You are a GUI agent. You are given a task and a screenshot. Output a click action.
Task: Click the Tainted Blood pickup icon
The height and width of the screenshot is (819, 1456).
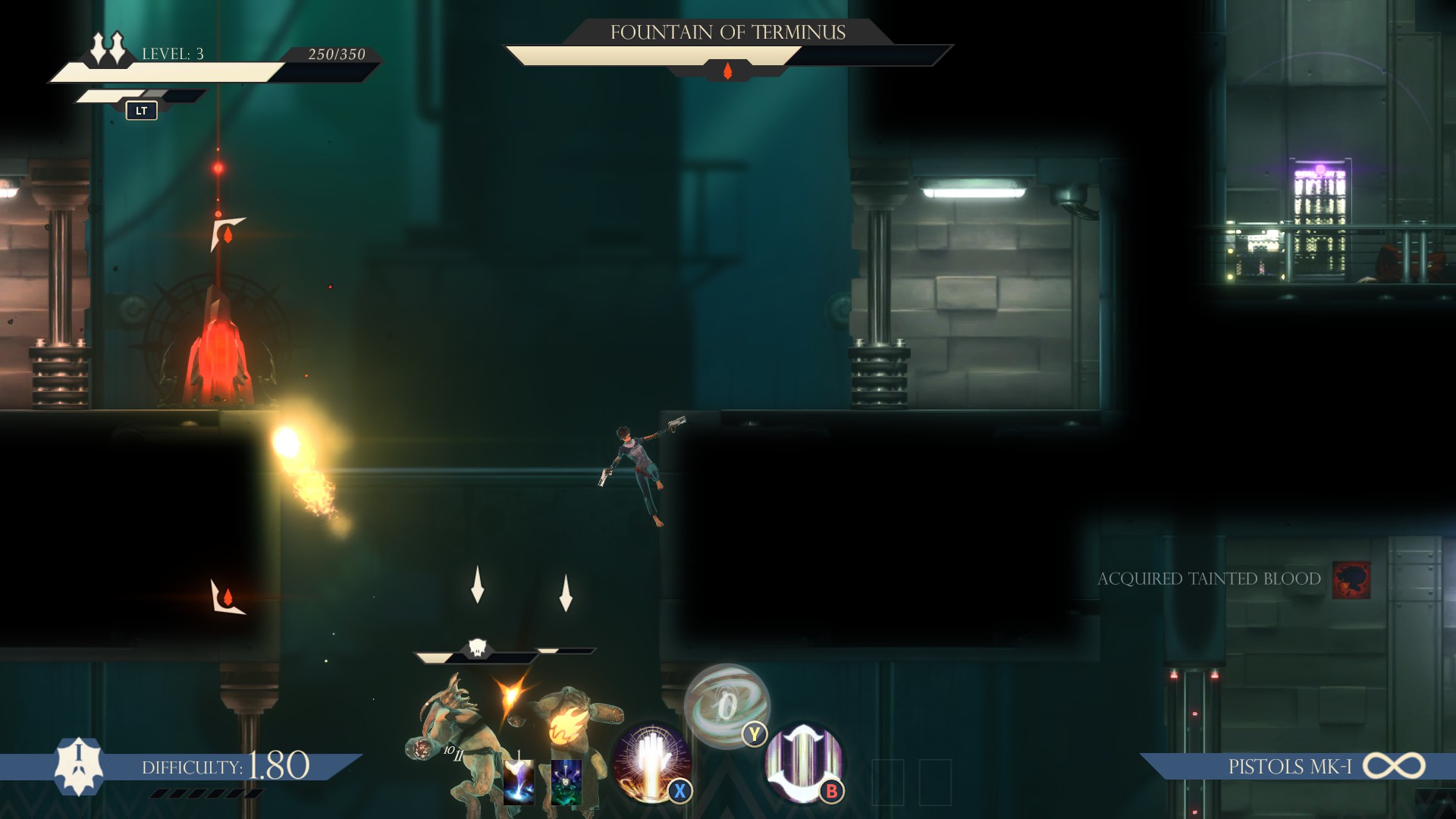coord(1351,579)
